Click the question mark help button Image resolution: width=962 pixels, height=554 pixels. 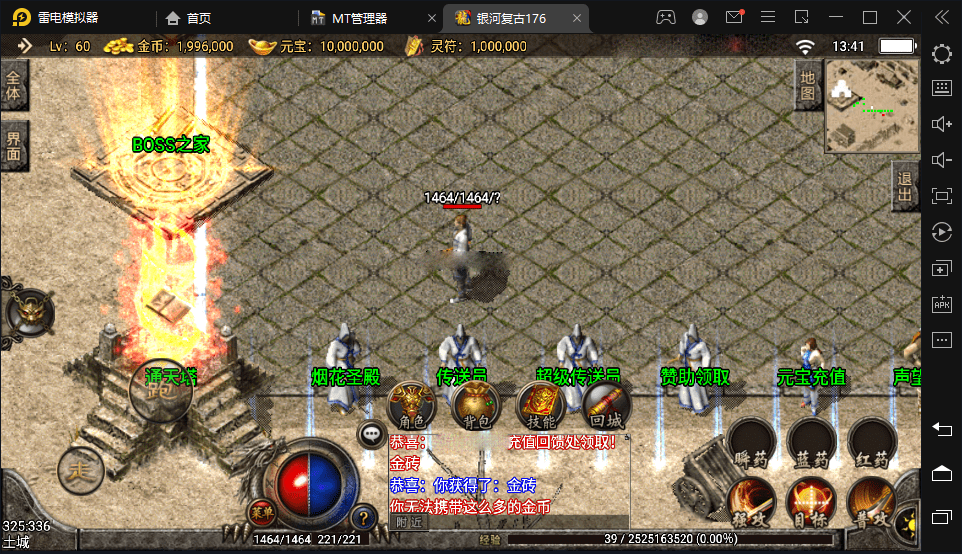pos(363,517)
